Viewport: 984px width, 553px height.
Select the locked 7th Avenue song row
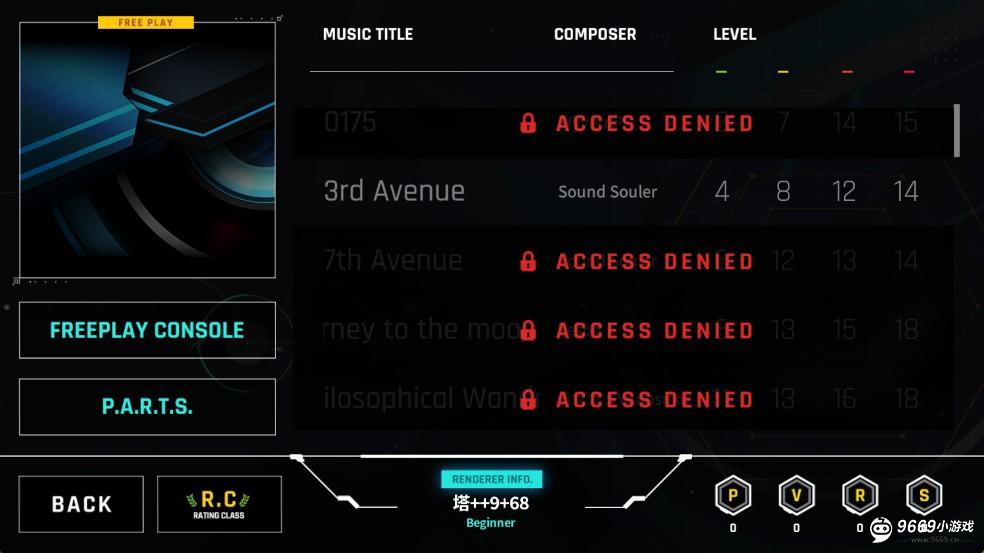click(620, 261)
